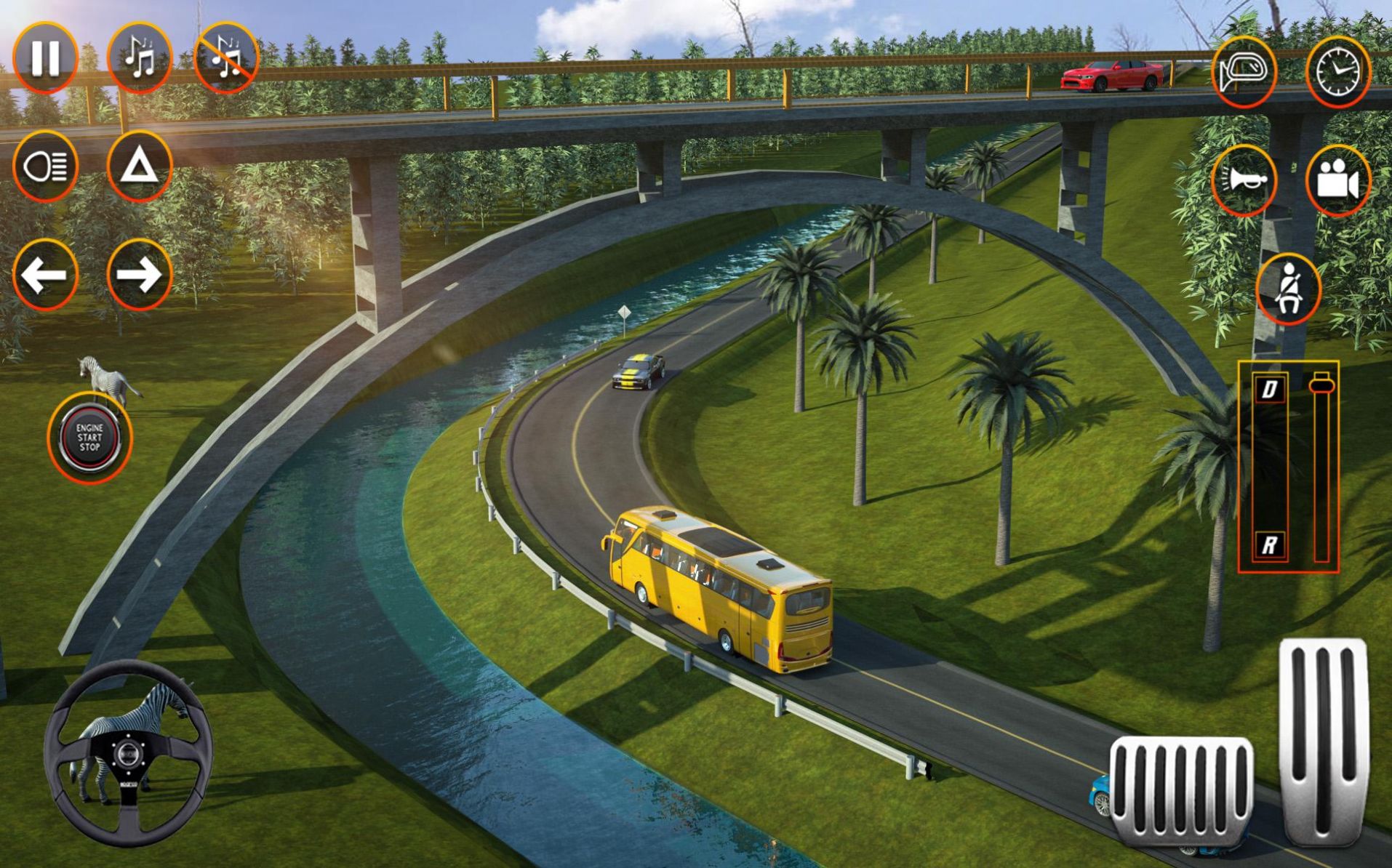Click the steering wheel control
The image size is (1392, 868).
tap(128, 753)
